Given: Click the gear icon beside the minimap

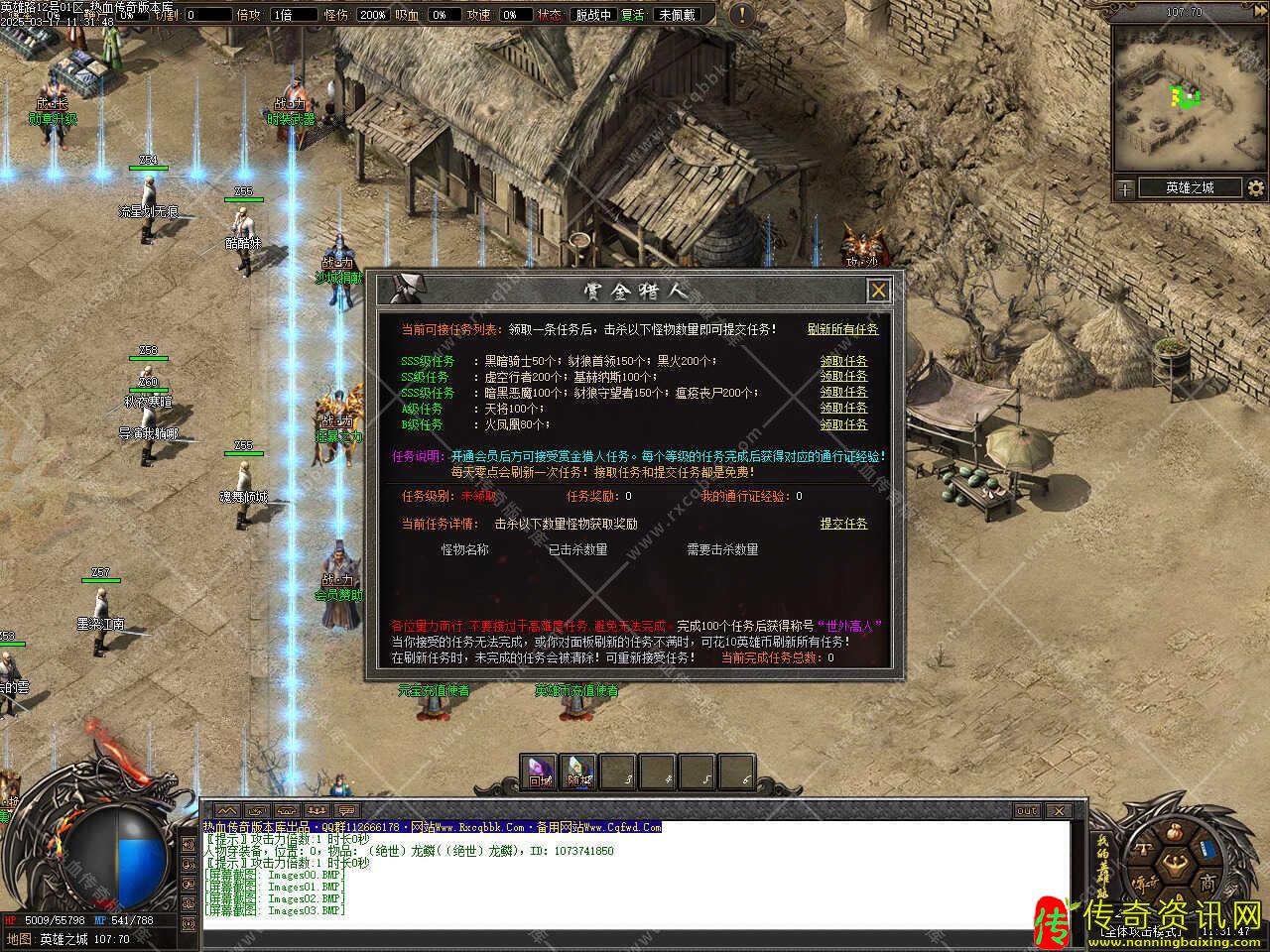Looking at the screenshot, I should tap(1256, 187).
